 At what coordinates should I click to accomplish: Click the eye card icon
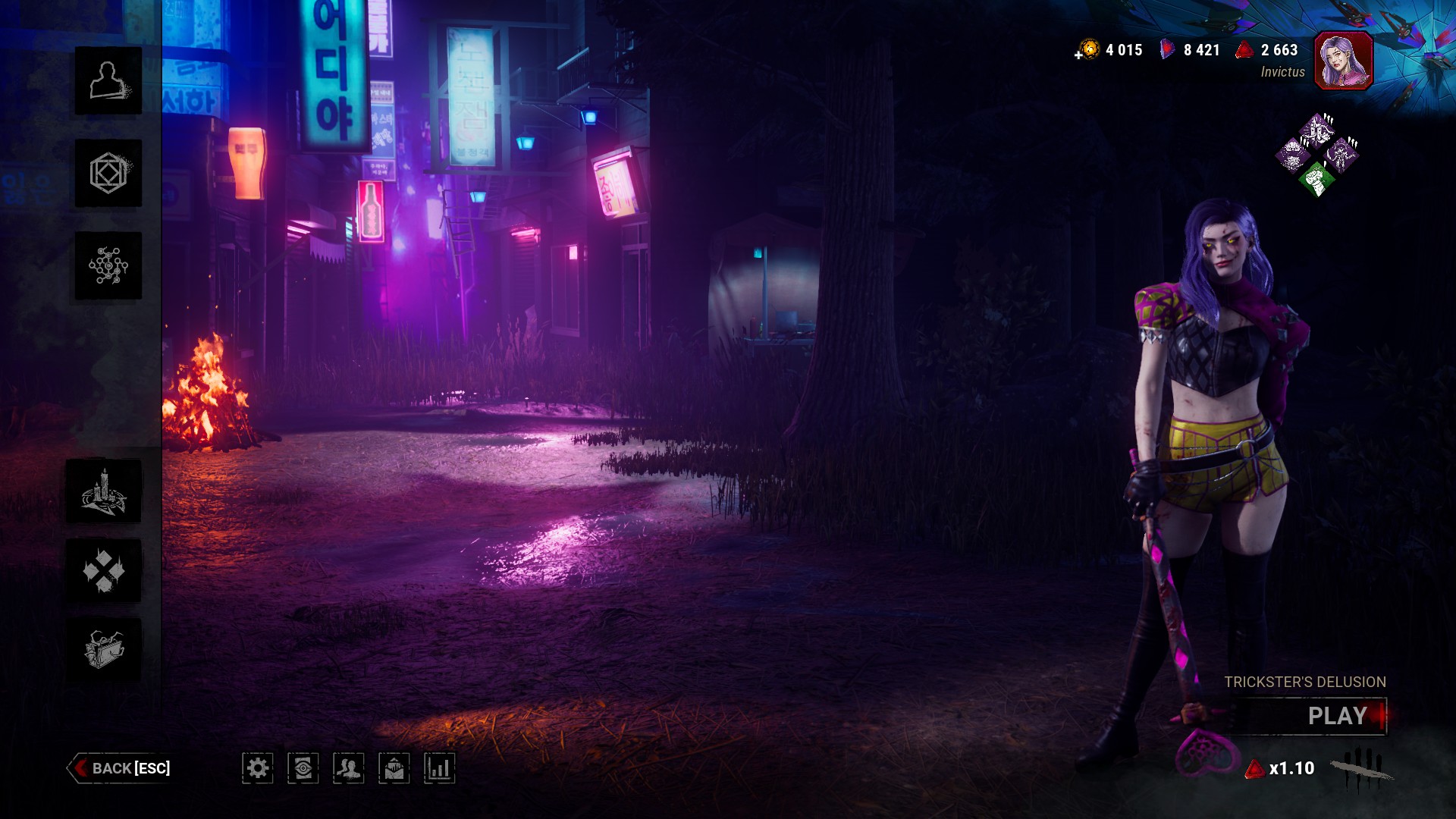(x=303, y=768)
